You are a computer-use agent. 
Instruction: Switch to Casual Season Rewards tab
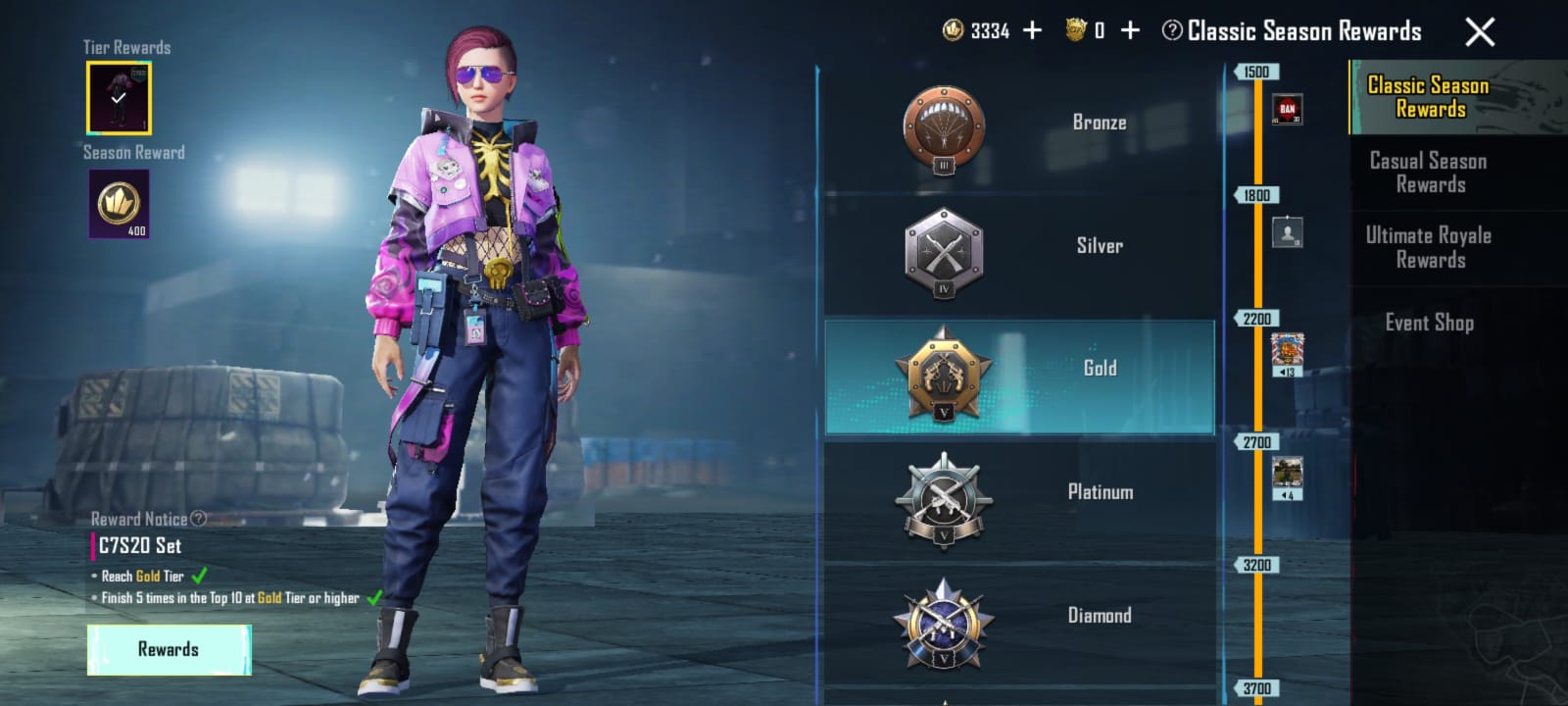pos(1426,173)
